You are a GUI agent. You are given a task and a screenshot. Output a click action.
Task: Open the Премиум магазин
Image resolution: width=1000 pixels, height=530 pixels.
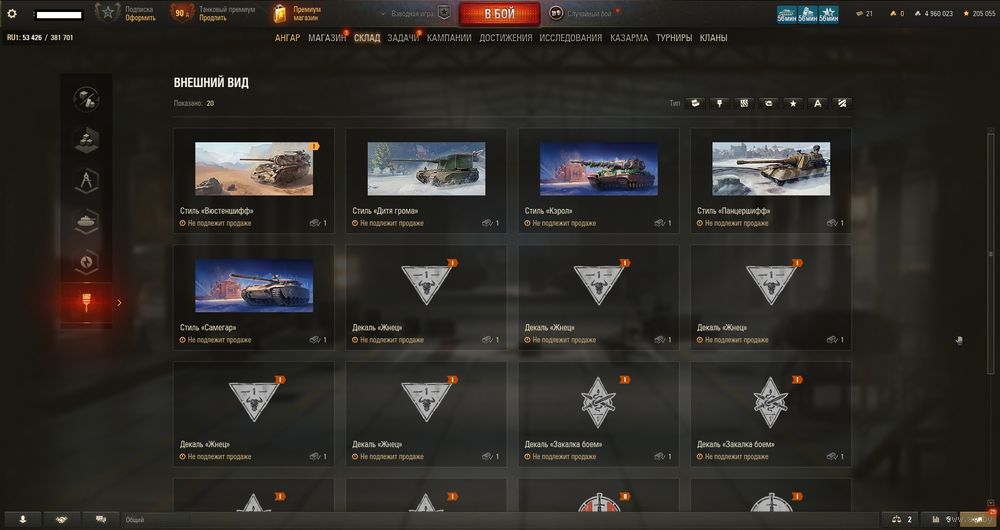(x=307, y=14)
